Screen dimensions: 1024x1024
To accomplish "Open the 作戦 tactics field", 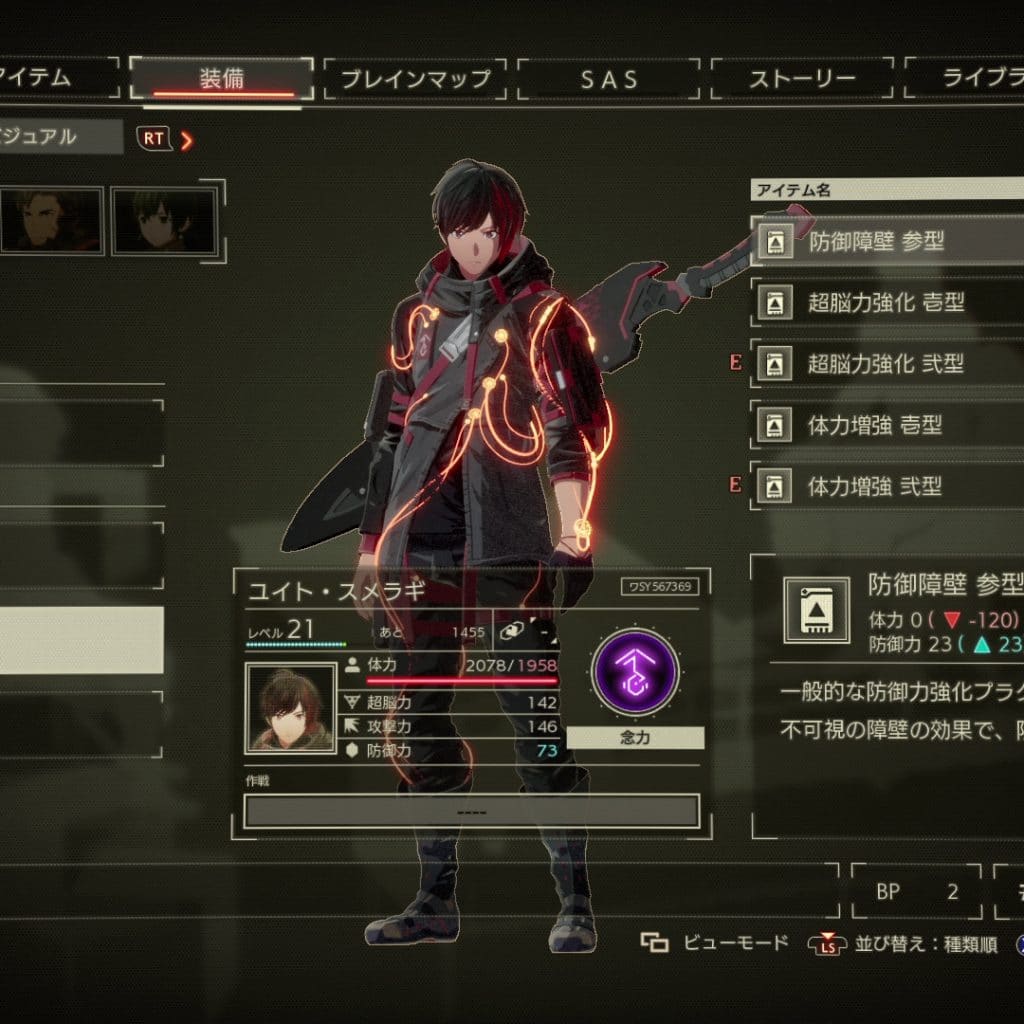I will click(471, 810).
